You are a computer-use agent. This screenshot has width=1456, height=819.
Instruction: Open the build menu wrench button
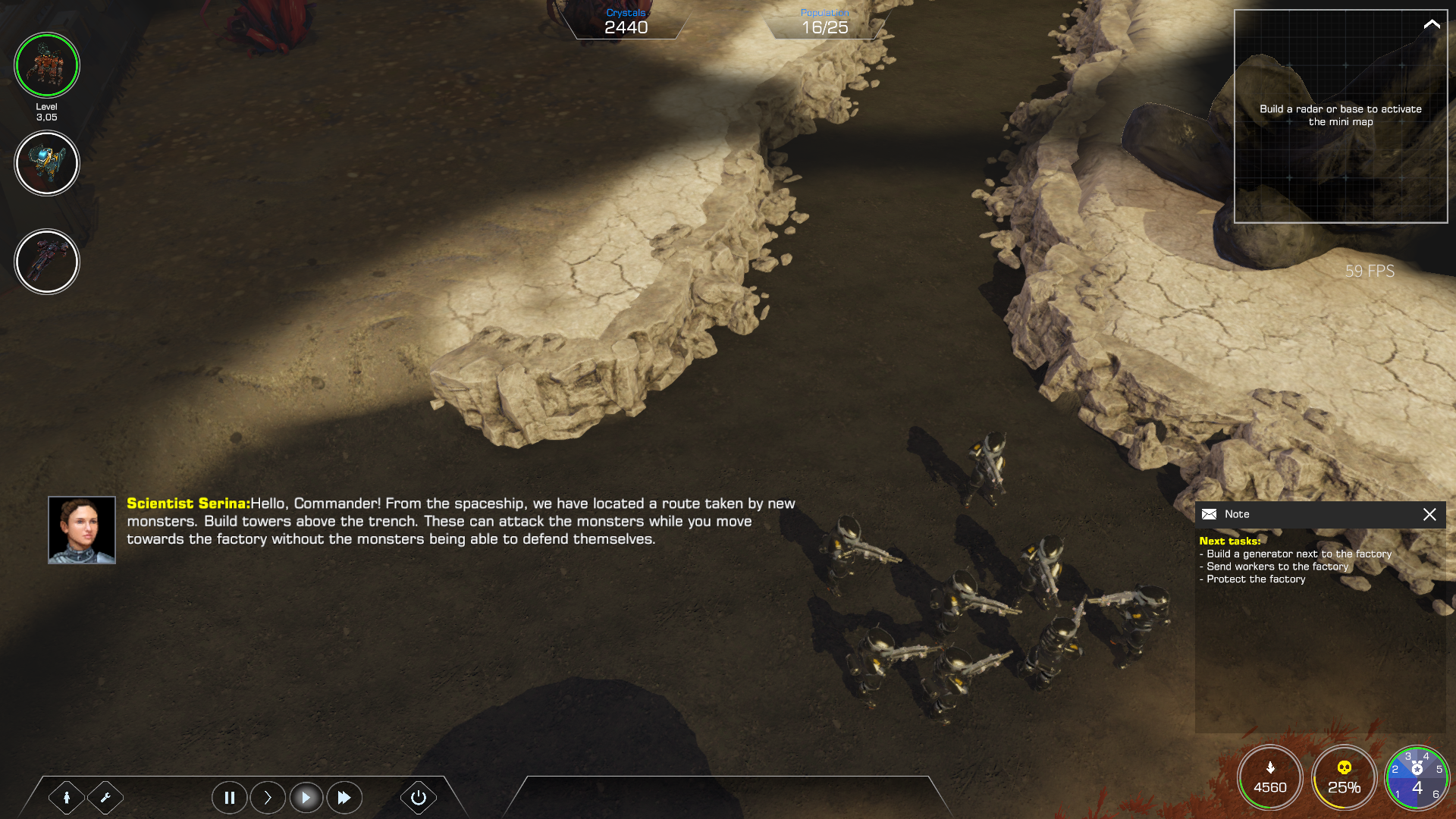[x=105, y=797]
